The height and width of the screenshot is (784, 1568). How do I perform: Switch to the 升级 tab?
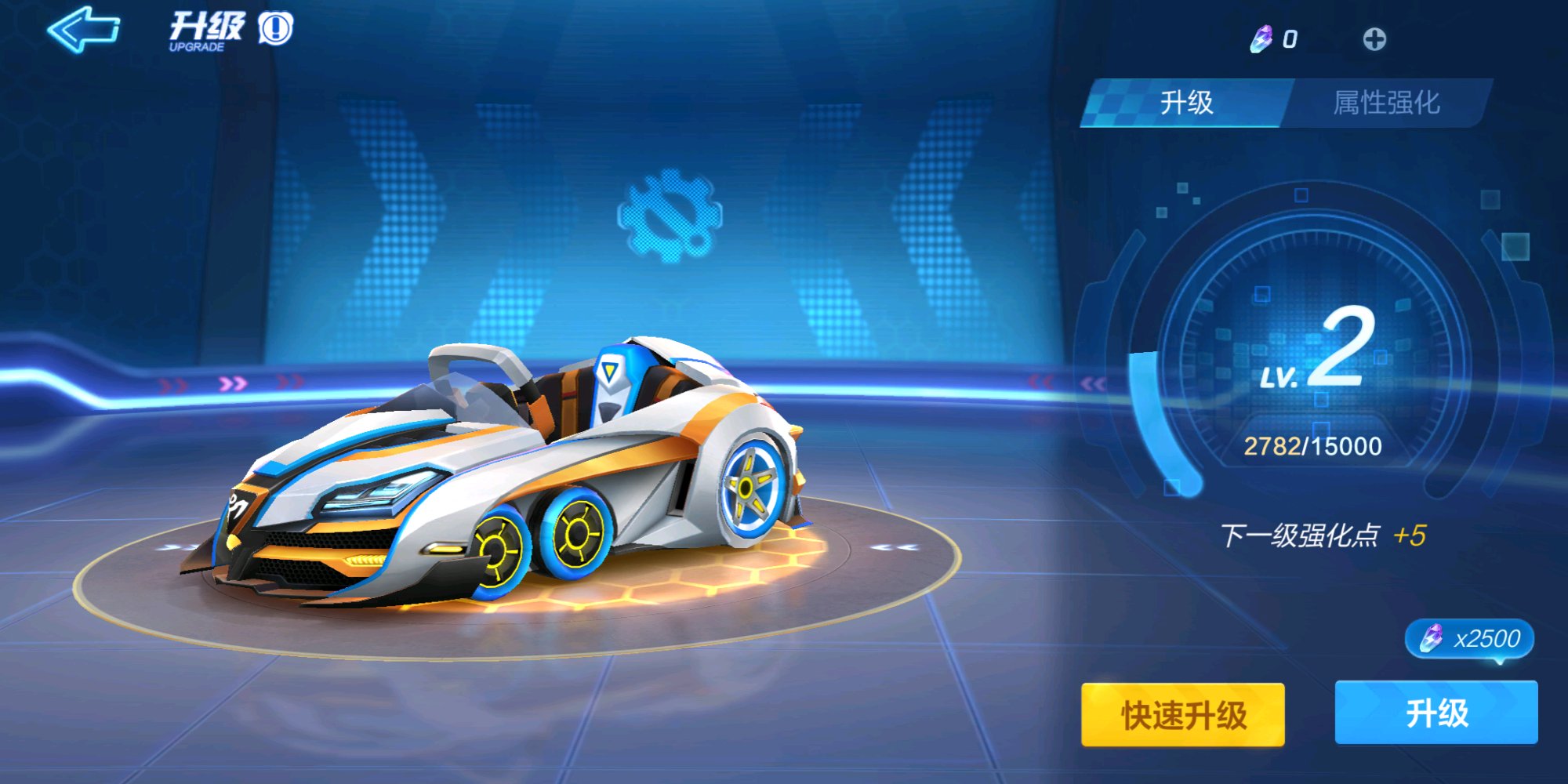[1185, 103]
